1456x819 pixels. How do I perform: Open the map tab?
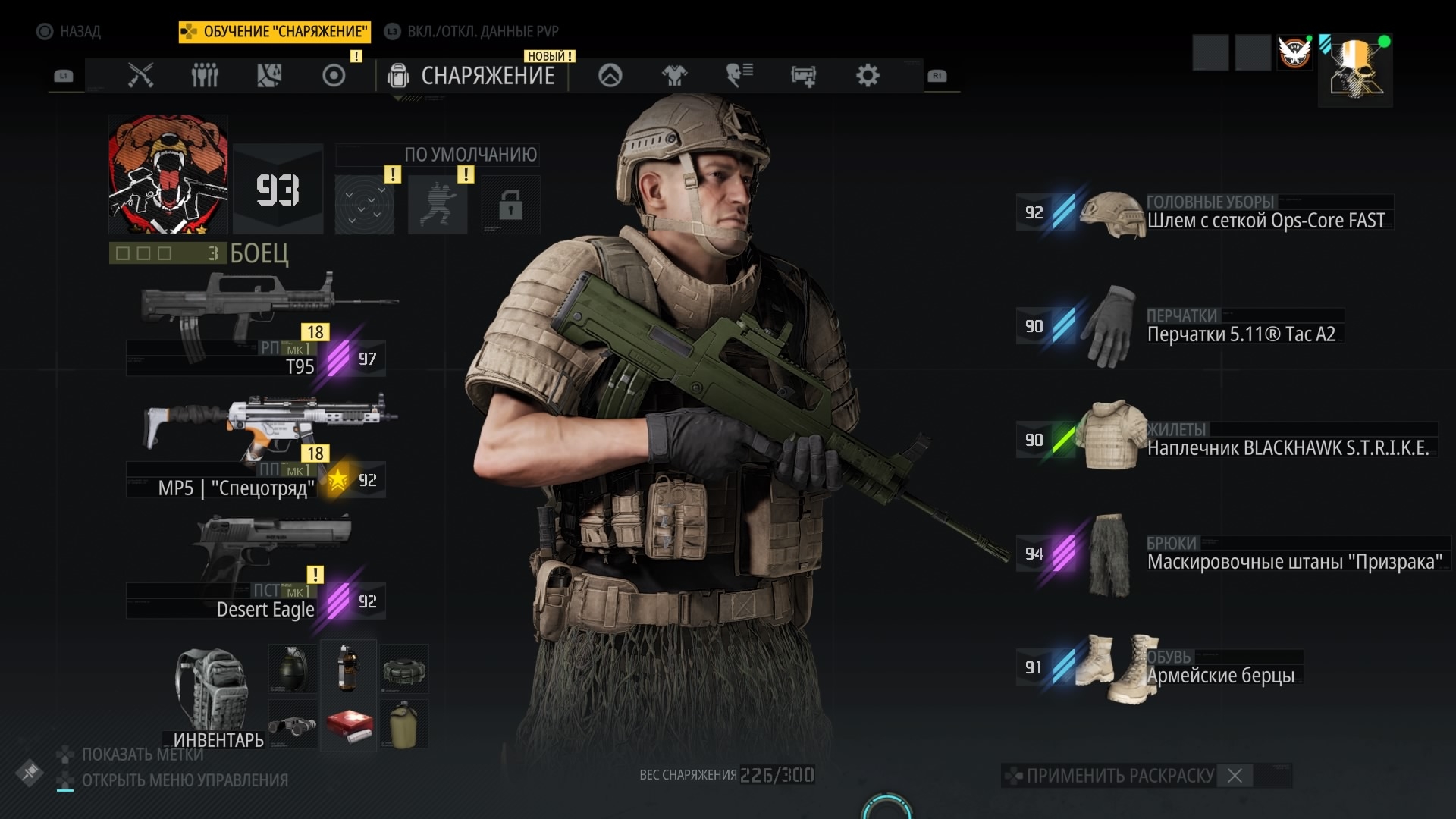click(269, 76)
